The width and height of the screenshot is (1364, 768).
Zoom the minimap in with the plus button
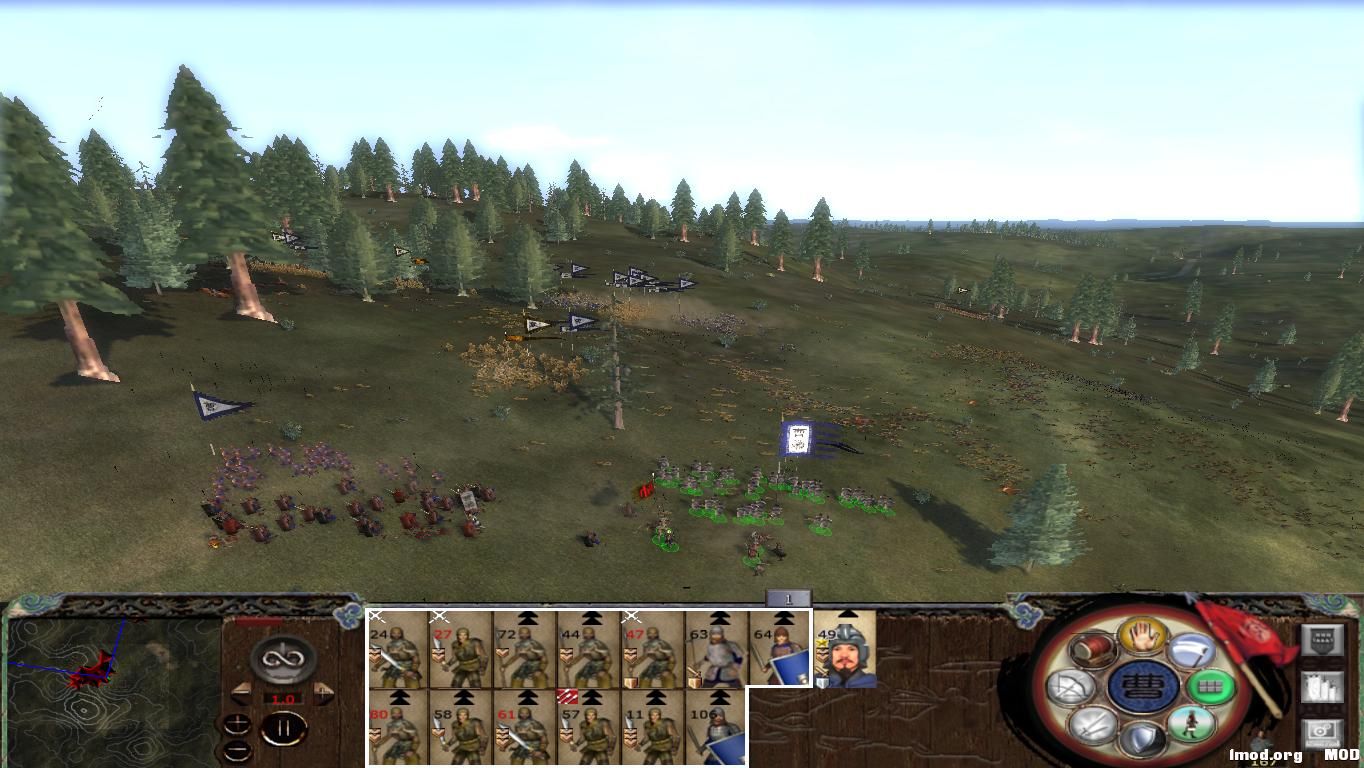coord(237,725)
